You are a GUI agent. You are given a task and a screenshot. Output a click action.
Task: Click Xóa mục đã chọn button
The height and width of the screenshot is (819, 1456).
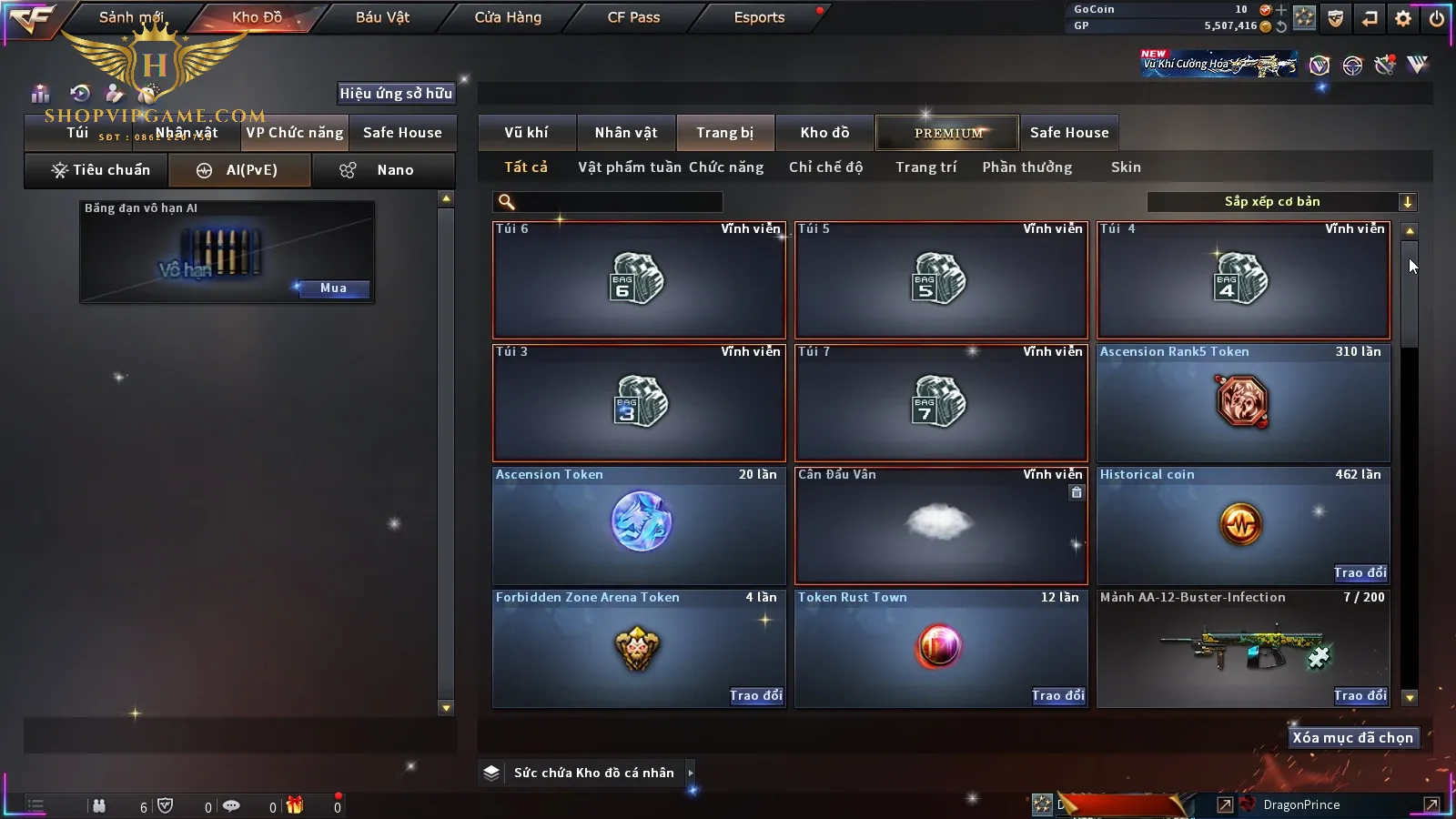pos(1352,738)
